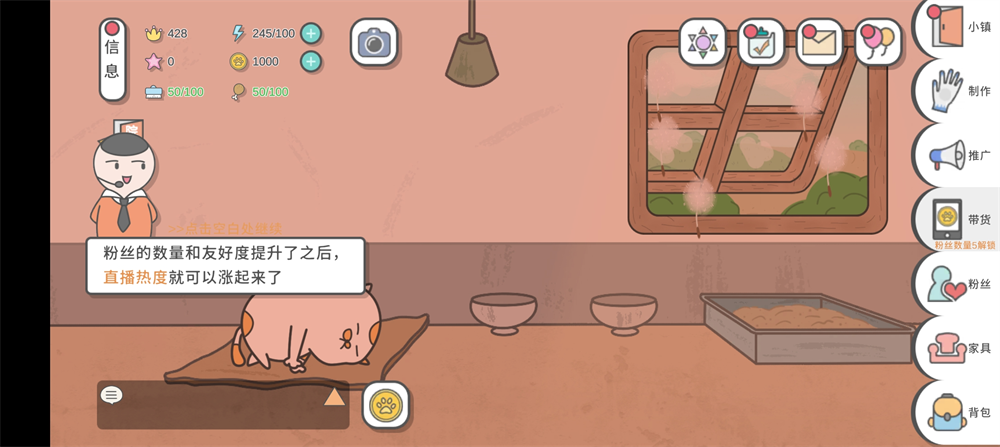Open the 背包 backpack
1000x447 pixels.
click(x=960, y=412)
